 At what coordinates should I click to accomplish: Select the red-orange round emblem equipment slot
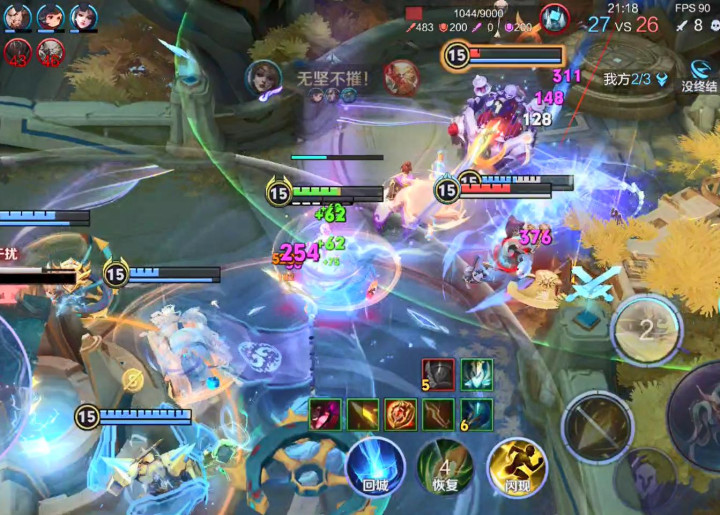400,413
